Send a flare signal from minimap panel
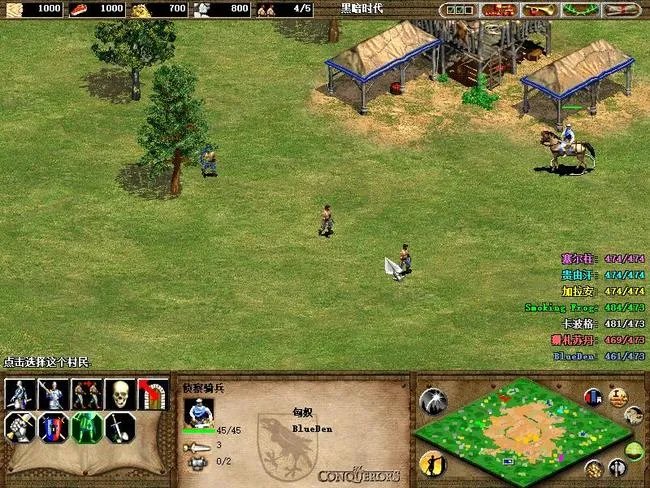This screenshot has width=650, height=488. tap(434, 401)
